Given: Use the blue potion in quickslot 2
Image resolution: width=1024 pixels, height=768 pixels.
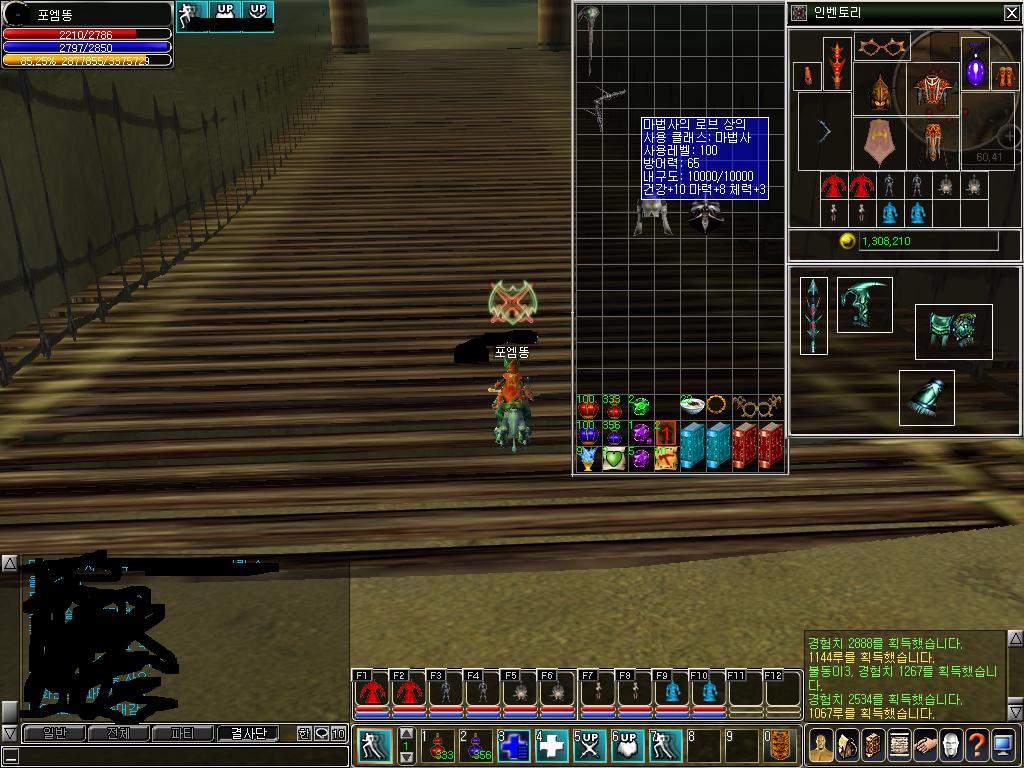Looking at the screenshot, I should (475, 745).
